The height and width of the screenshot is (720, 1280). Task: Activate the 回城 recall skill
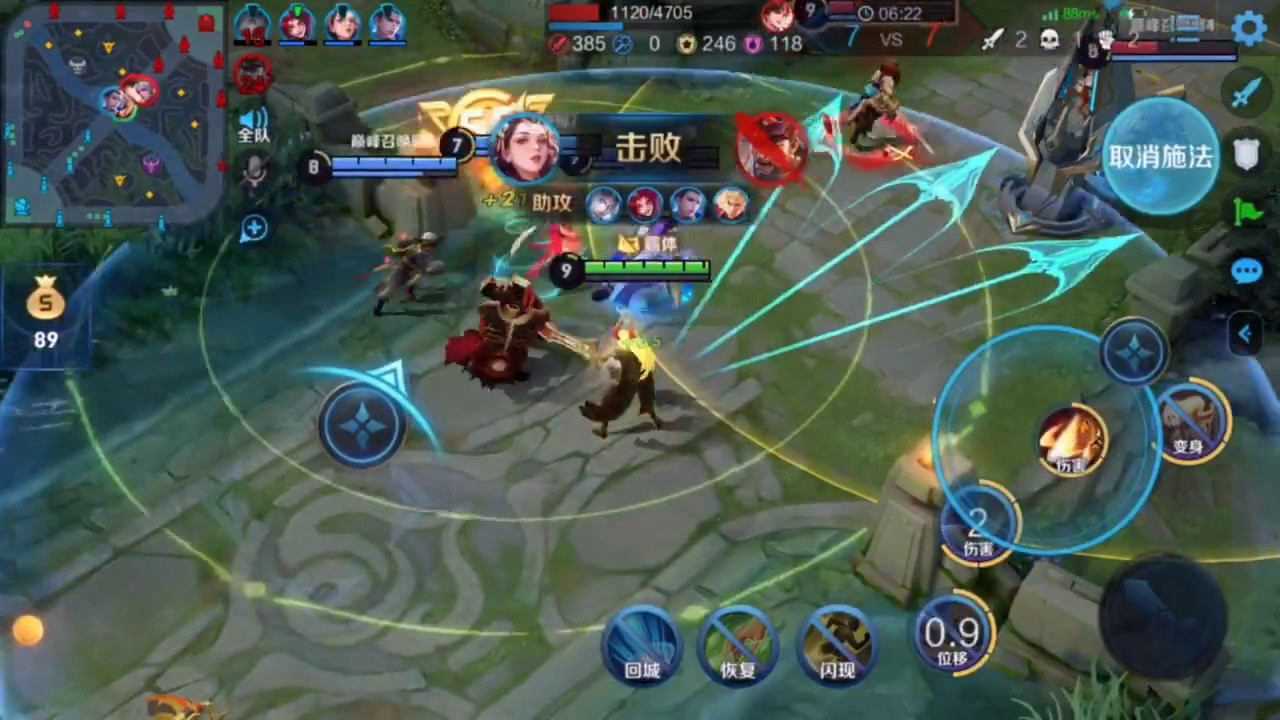[641, 645]
